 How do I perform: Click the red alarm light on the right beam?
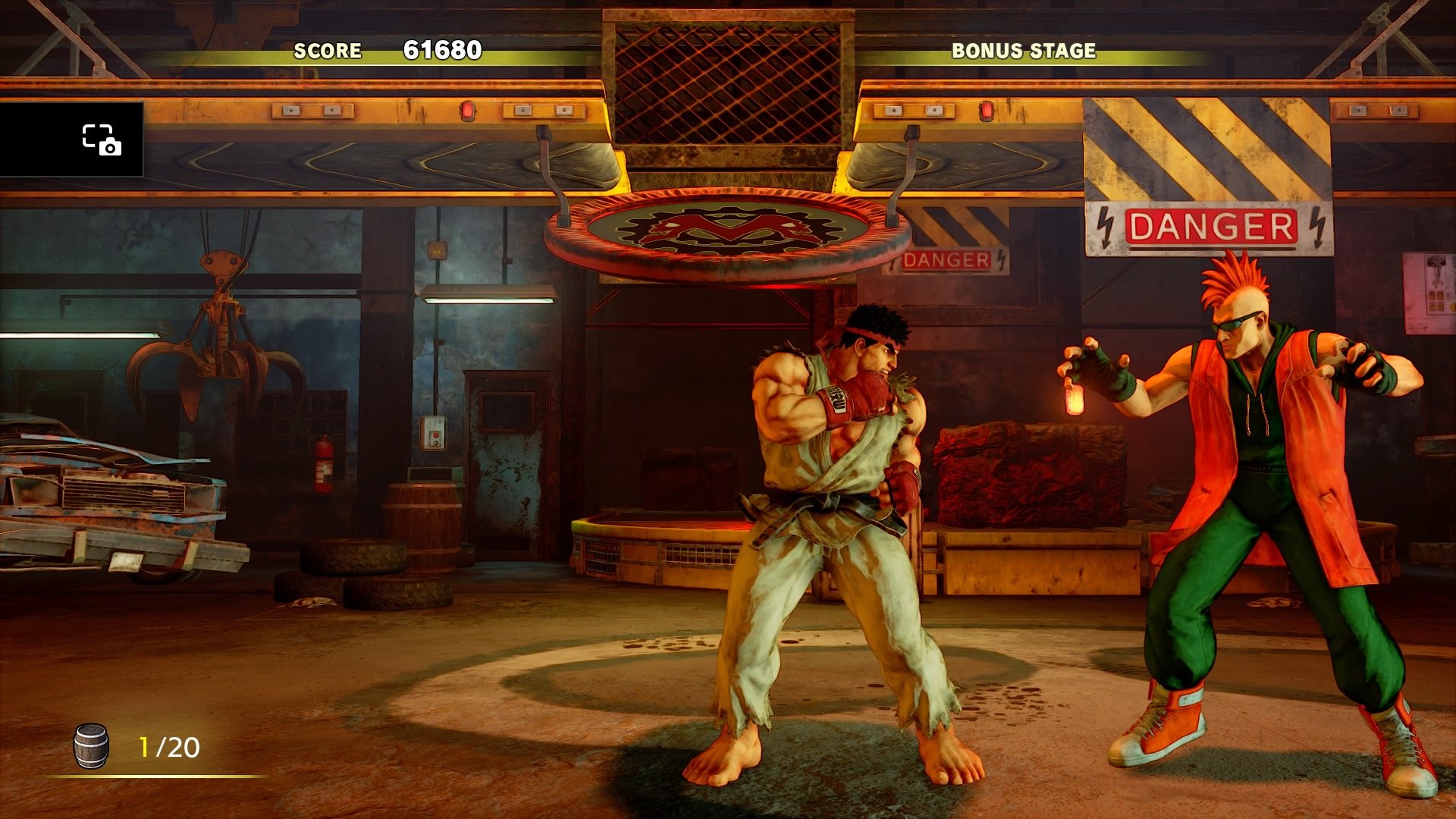986,111
